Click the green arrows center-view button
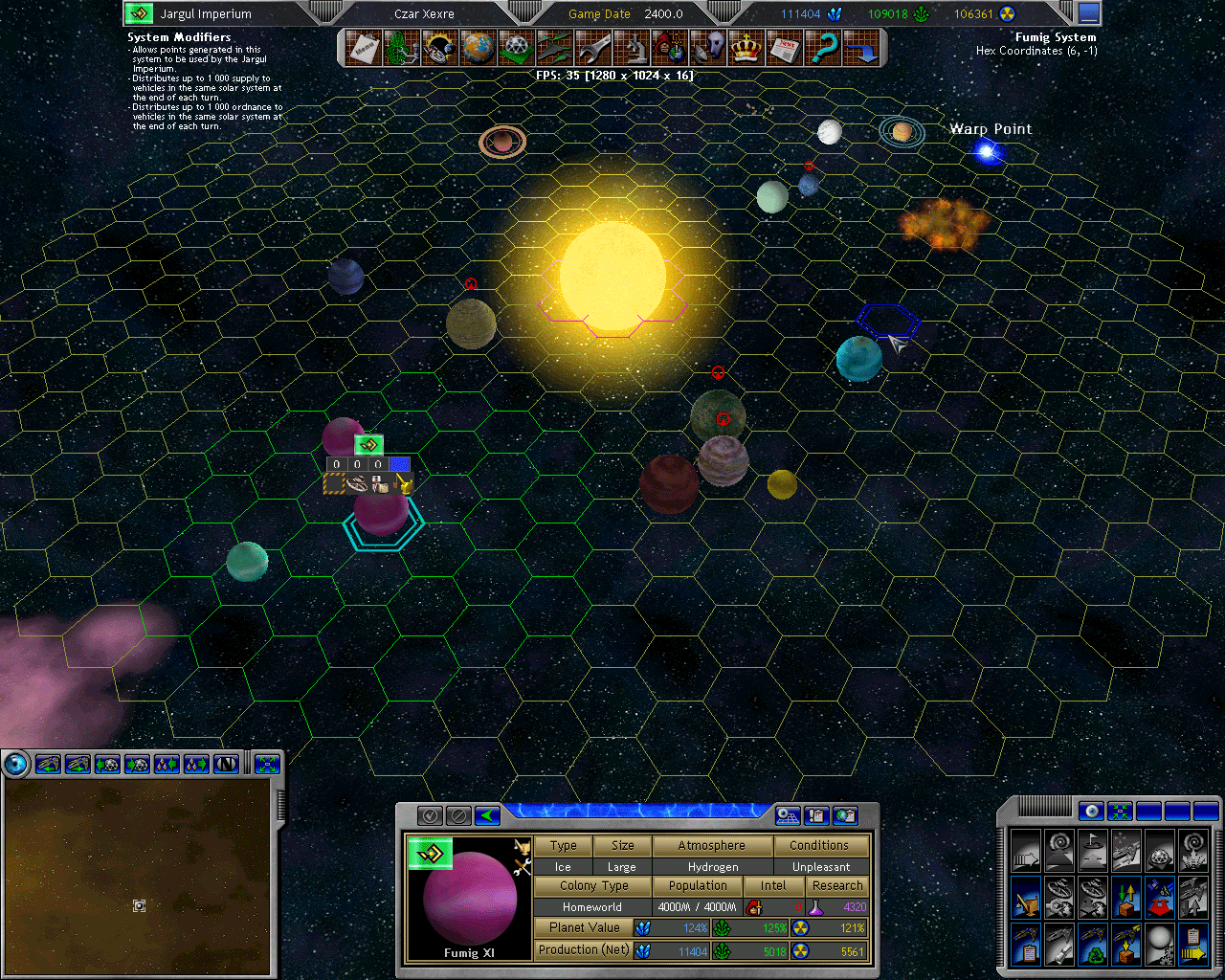The image size is (1225, 980). click(1120, 812)
